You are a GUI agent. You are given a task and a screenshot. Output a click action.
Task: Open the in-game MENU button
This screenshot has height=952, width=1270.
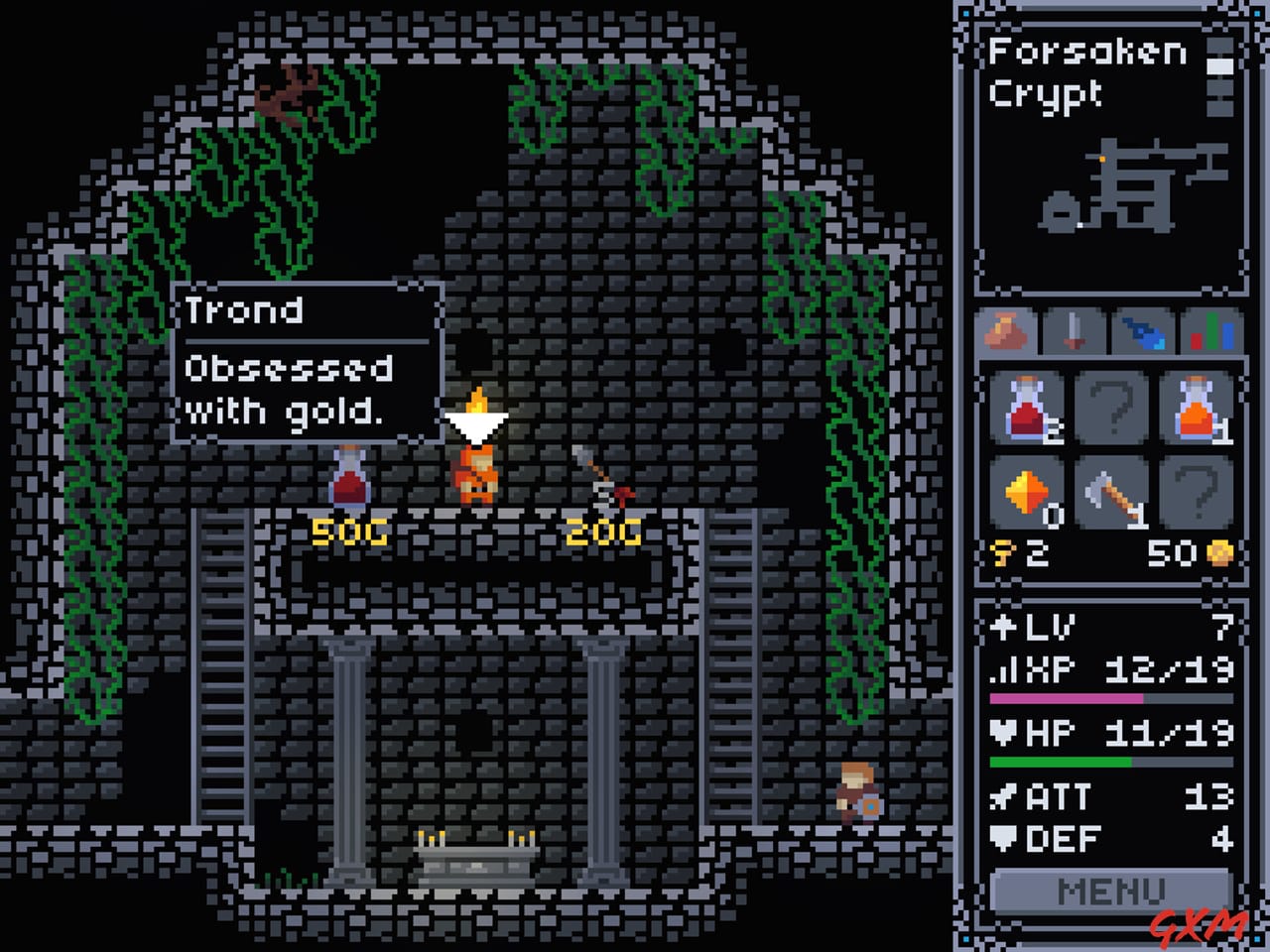coord(1111,890)
